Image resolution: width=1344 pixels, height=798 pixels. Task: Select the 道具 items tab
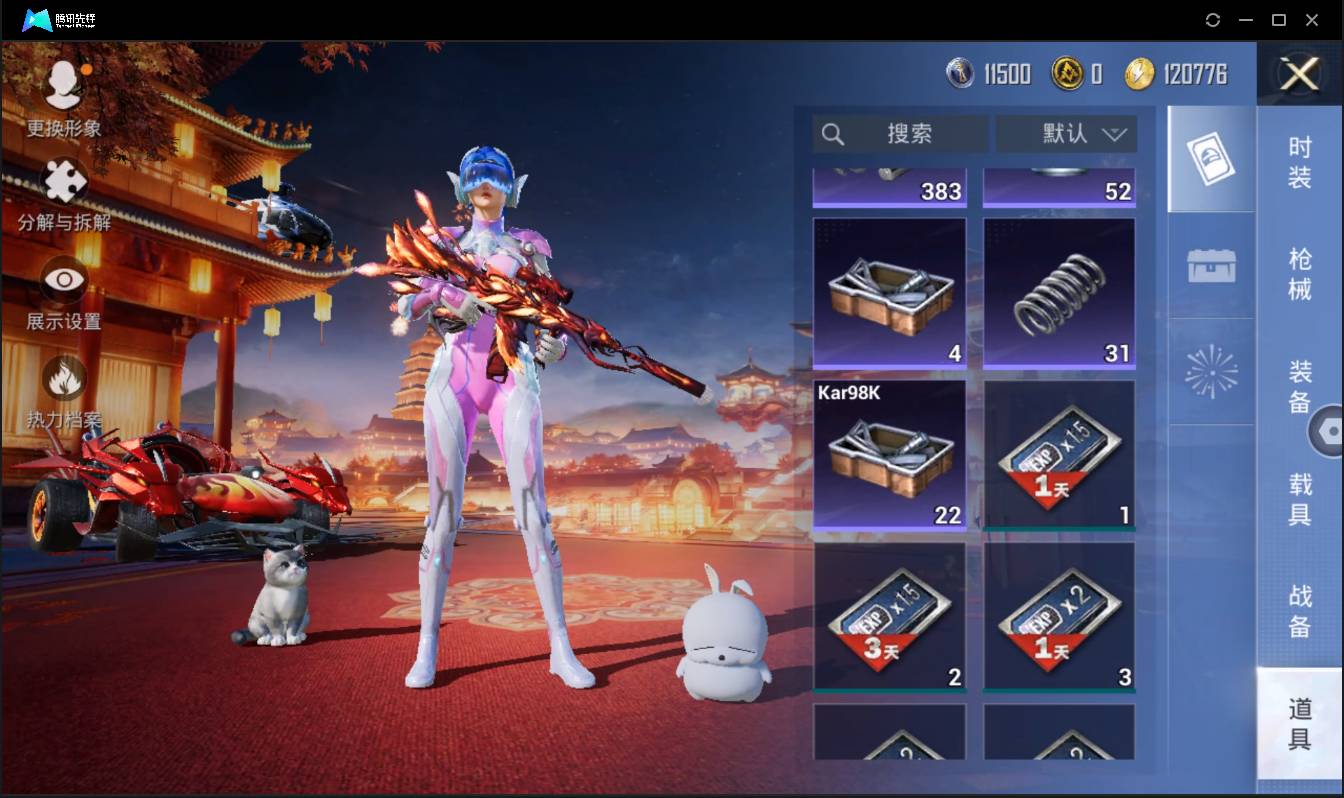(x=1299, y=724)
